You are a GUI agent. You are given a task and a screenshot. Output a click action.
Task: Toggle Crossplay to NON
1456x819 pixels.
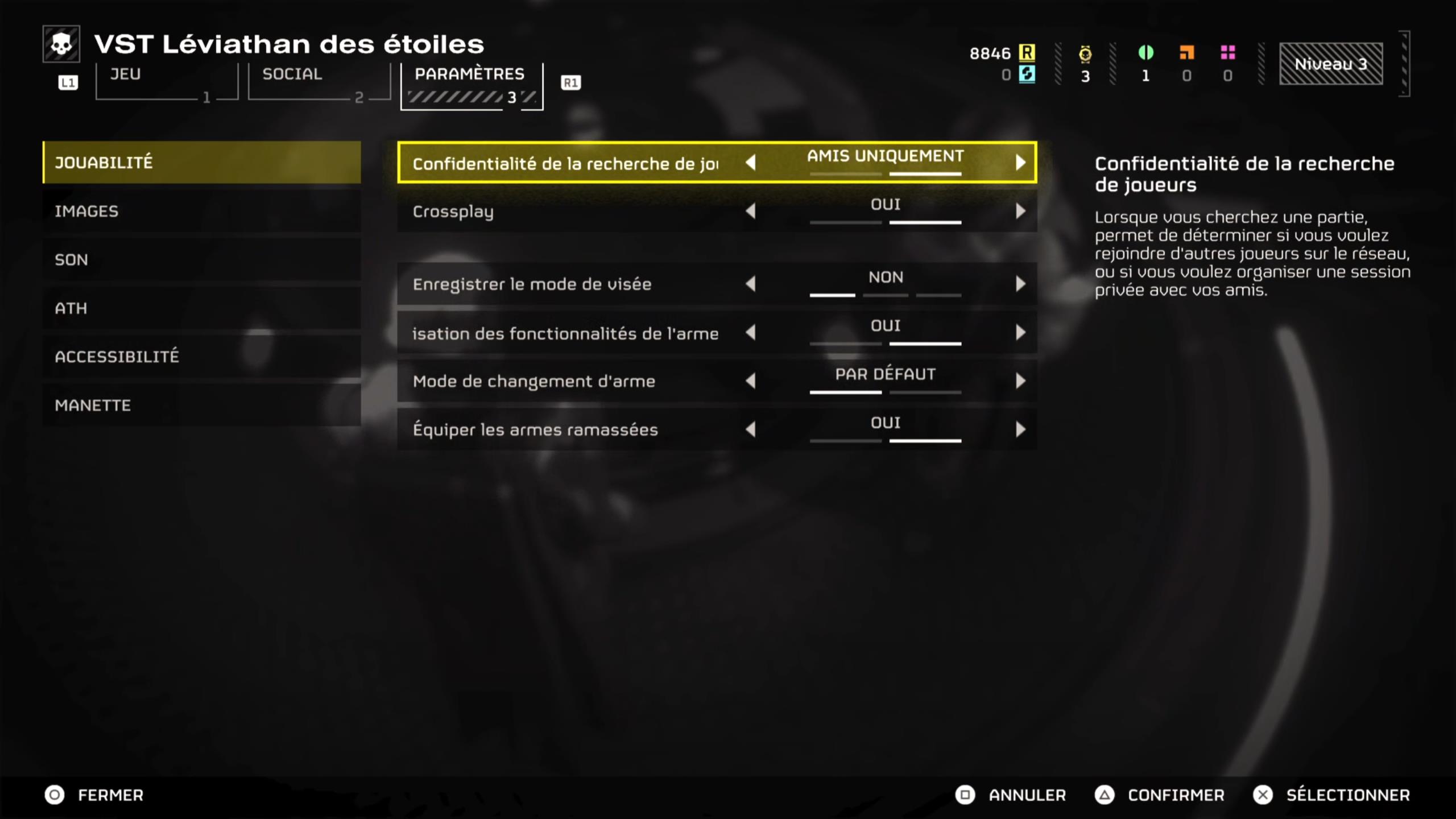(752, 211)
